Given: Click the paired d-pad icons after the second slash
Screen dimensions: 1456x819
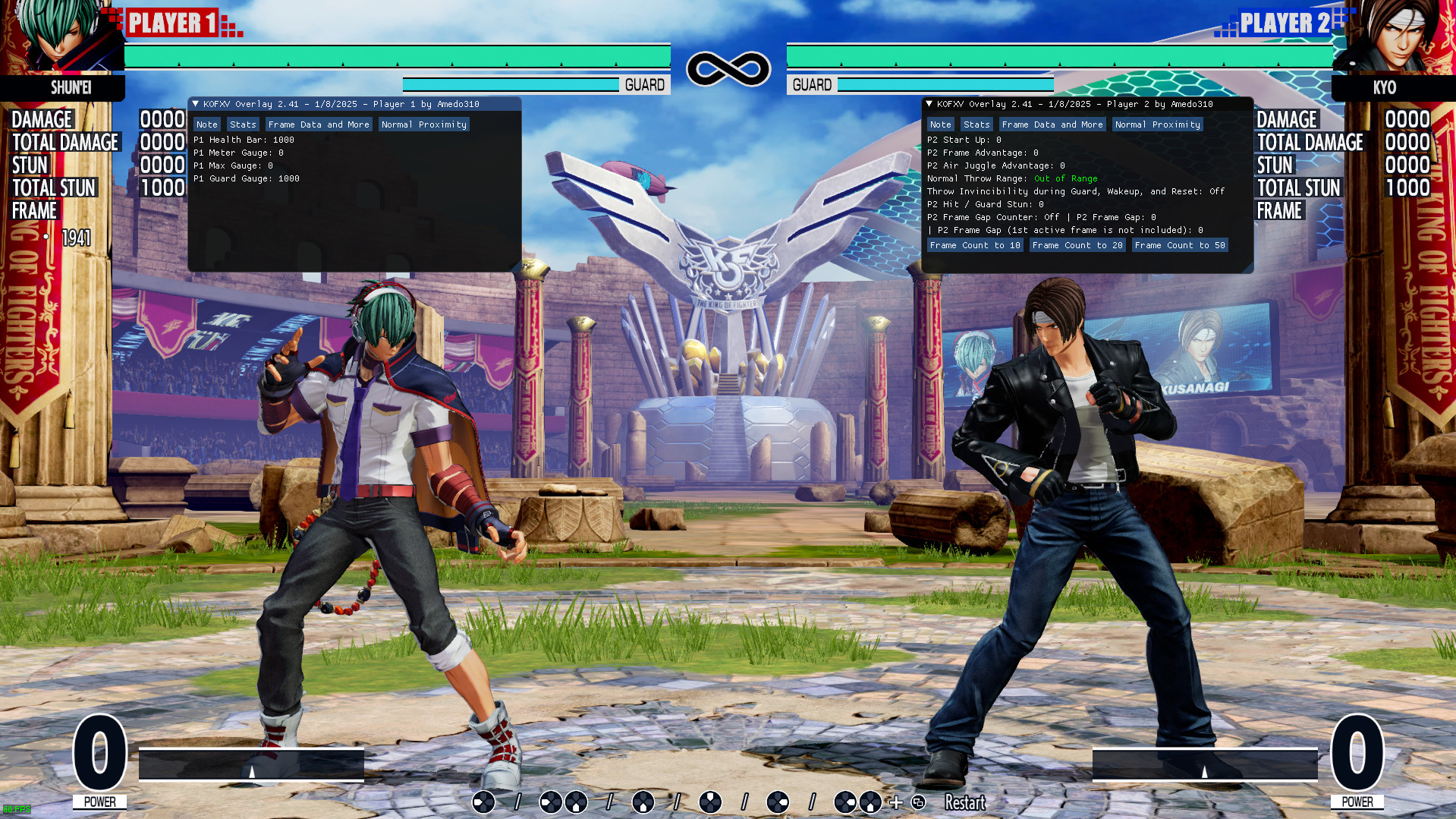Looking at the screenshot, I should tap(856, 802).
